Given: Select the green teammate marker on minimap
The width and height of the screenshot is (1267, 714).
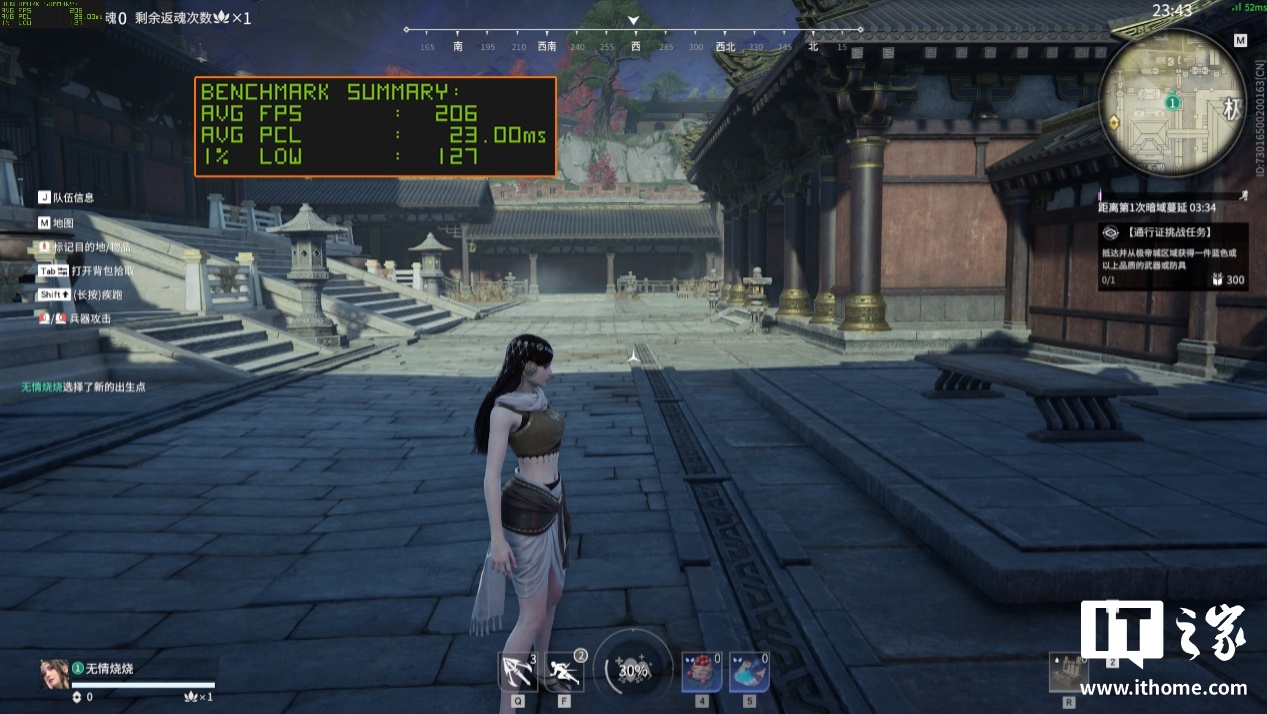Looking at the screenshot, I should click(1172, 102).
